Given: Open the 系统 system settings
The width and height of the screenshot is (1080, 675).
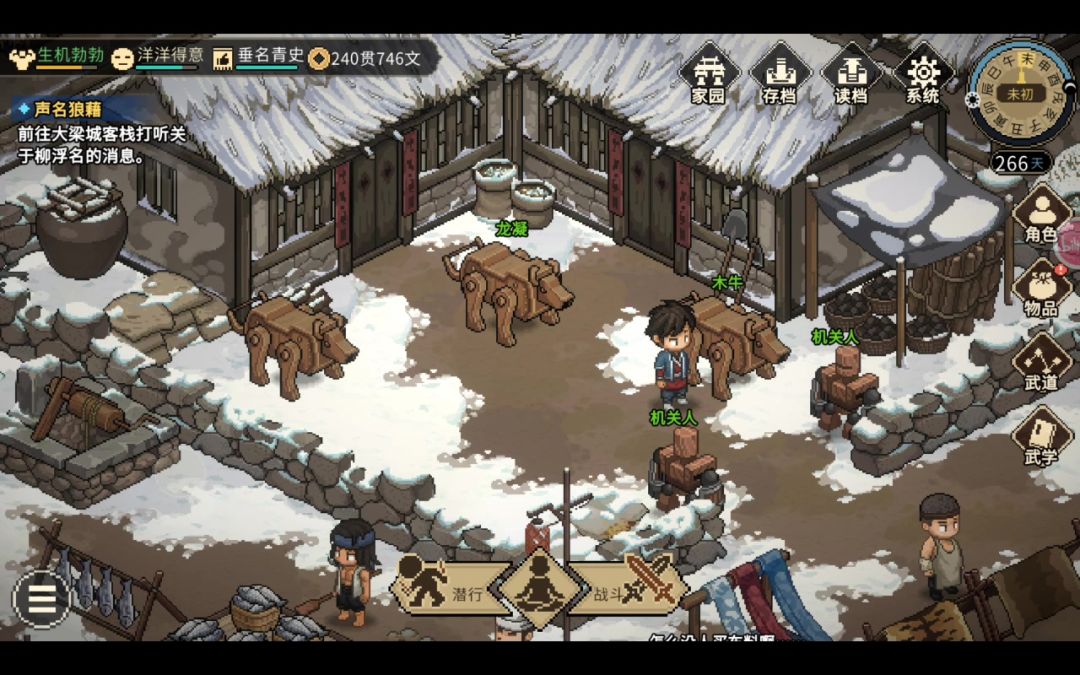Looking at the screenshot, I should click(x=922, y=73).
